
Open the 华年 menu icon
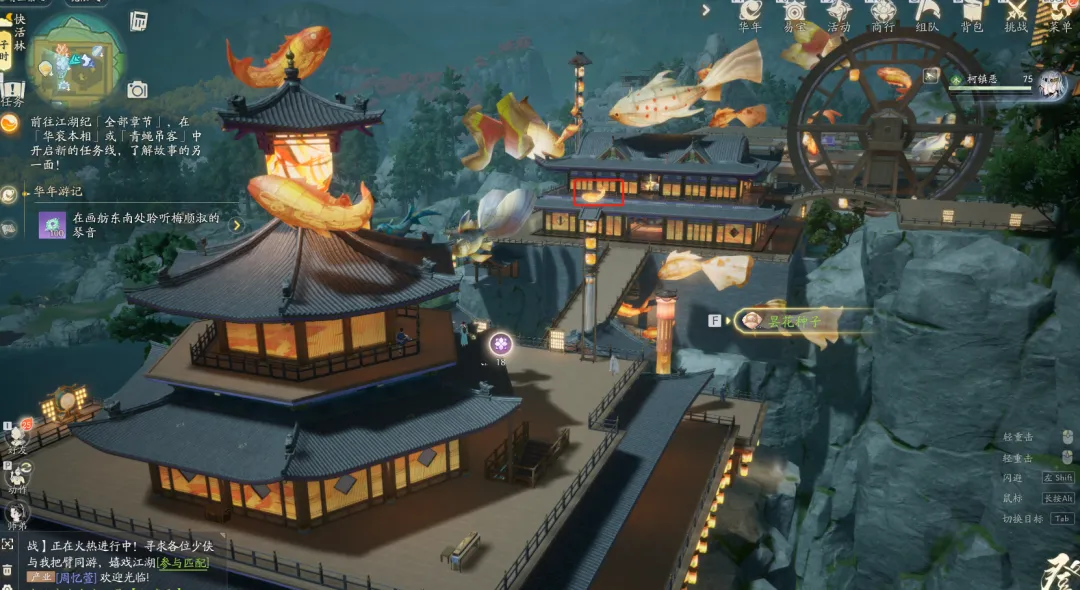(x=750, y=13)
